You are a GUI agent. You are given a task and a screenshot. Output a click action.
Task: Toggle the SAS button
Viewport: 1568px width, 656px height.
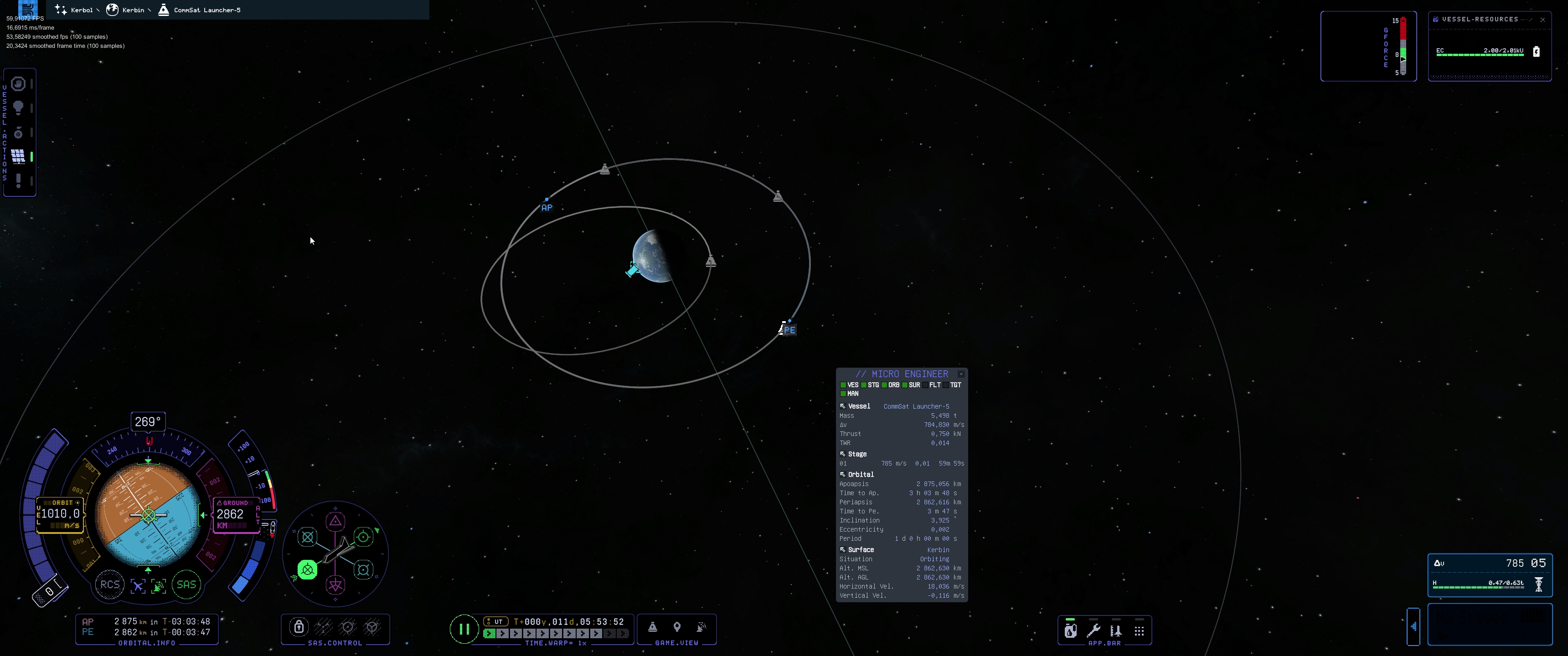click(186, 585)
